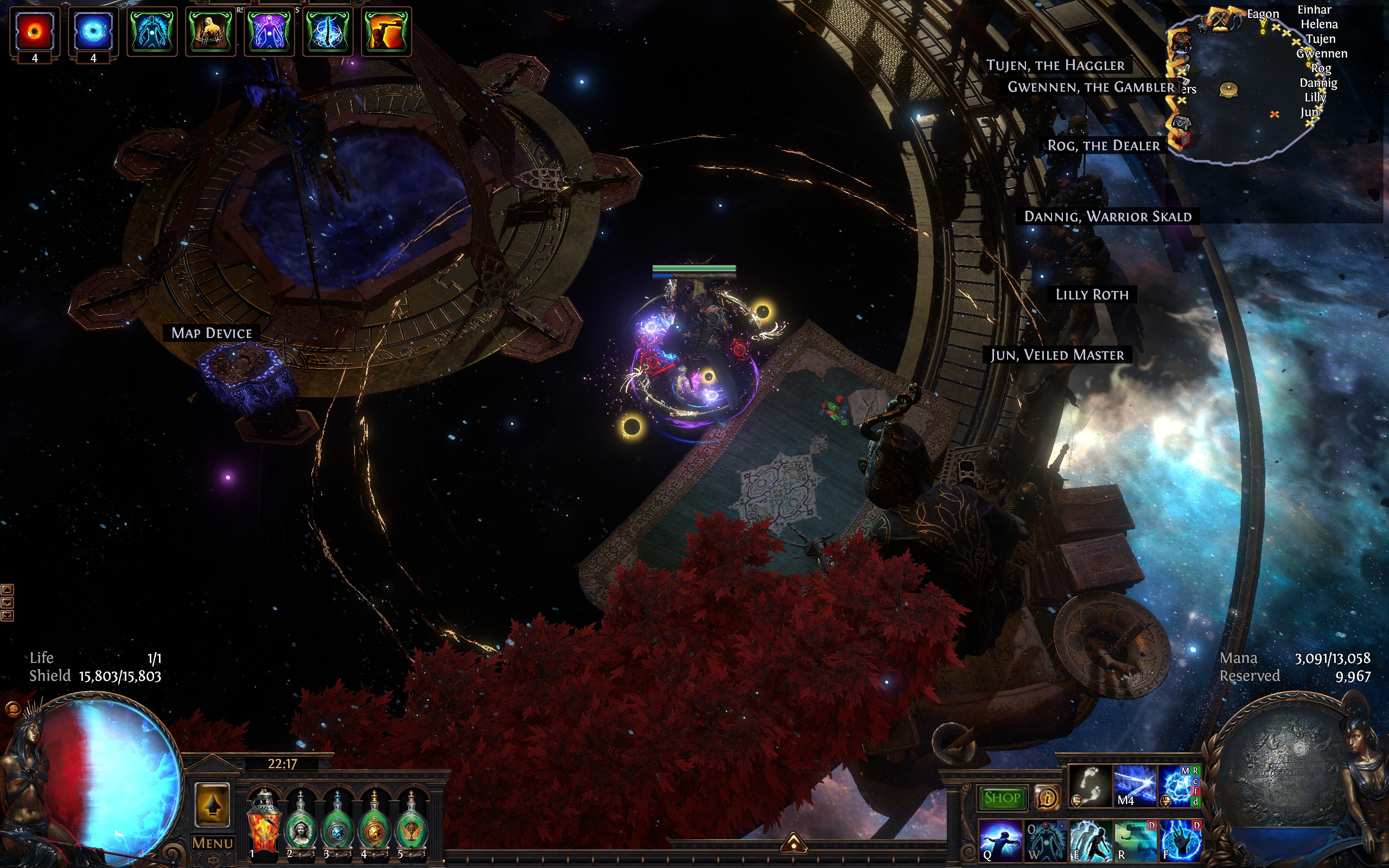Use the green flask with winged helmet emblem
The image size is (1389, 868).
click(x=411, y=825)
